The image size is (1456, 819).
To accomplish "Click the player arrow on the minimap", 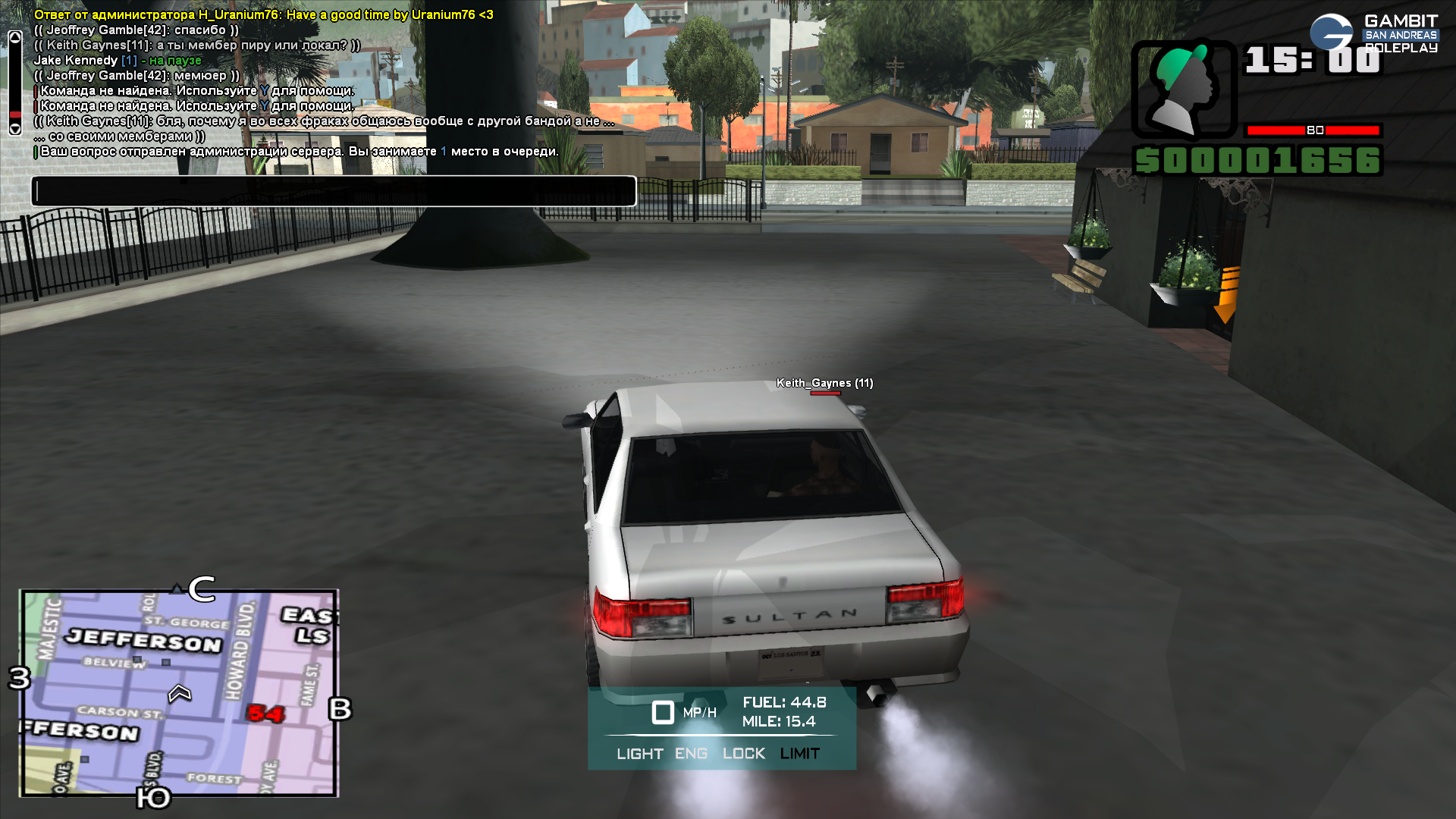I will pos(180,693).
